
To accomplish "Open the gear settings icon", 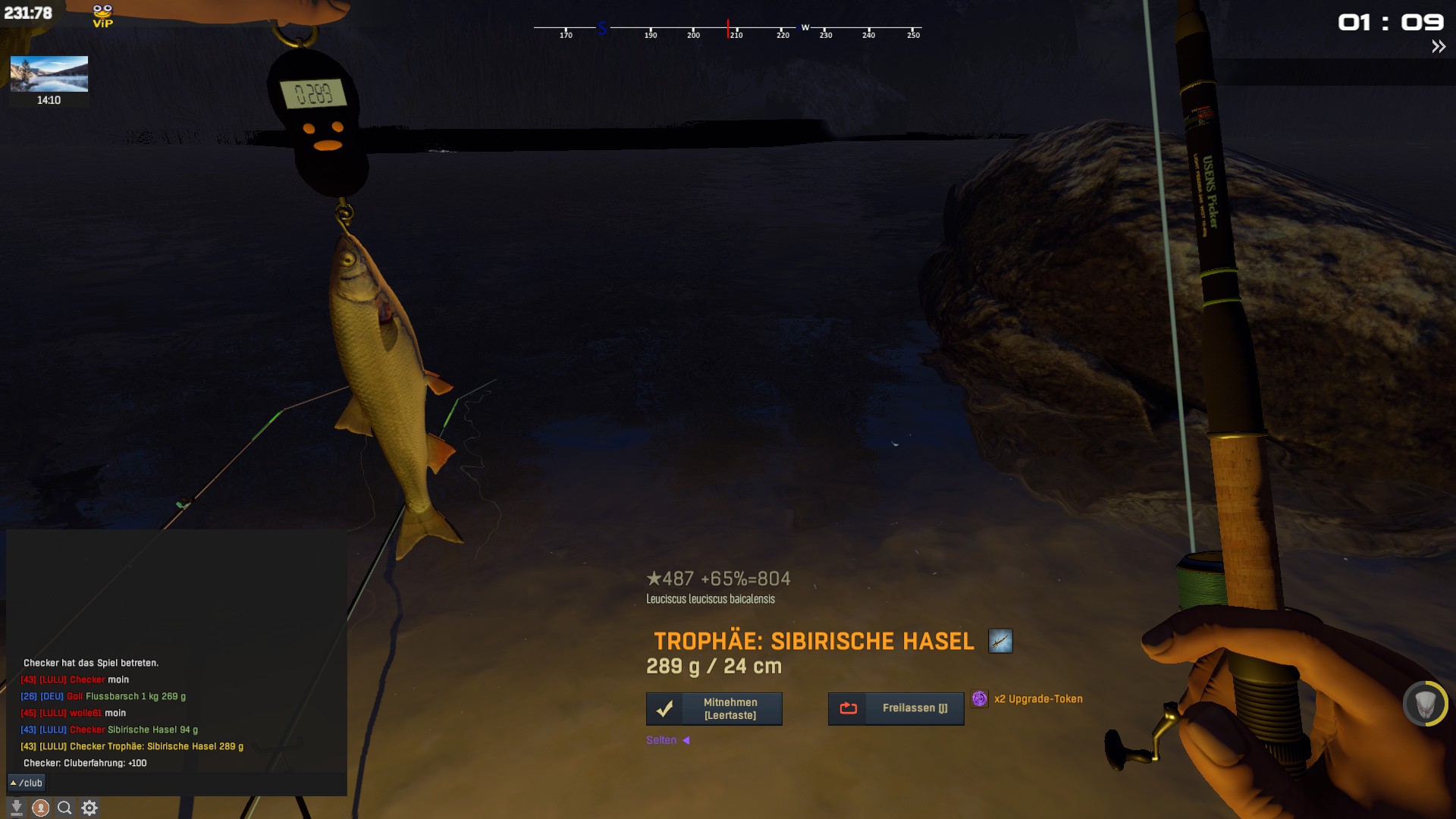I will (89, 808).
